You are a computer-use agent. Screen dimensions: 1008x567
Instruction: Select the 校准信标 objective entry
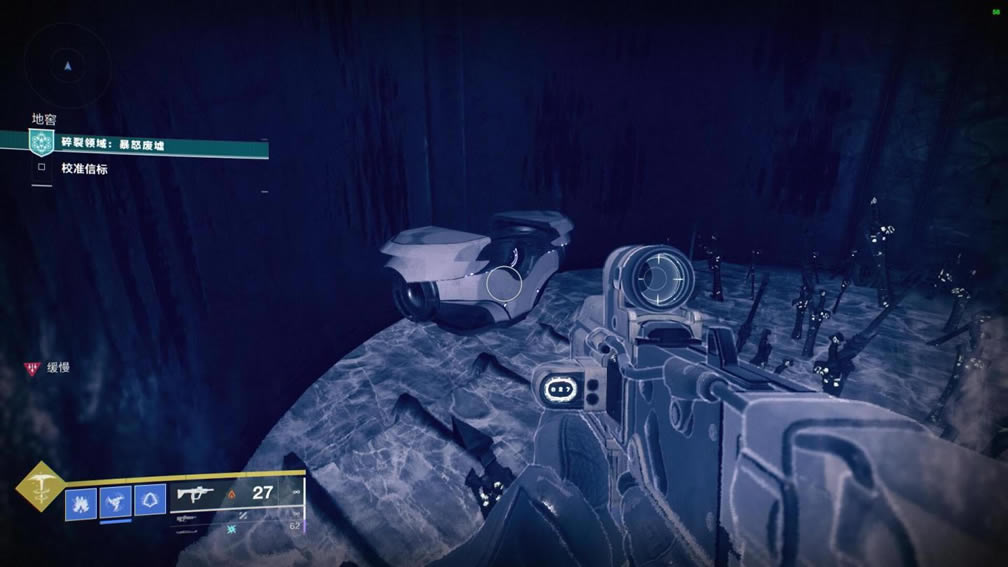tap(83, 169)
